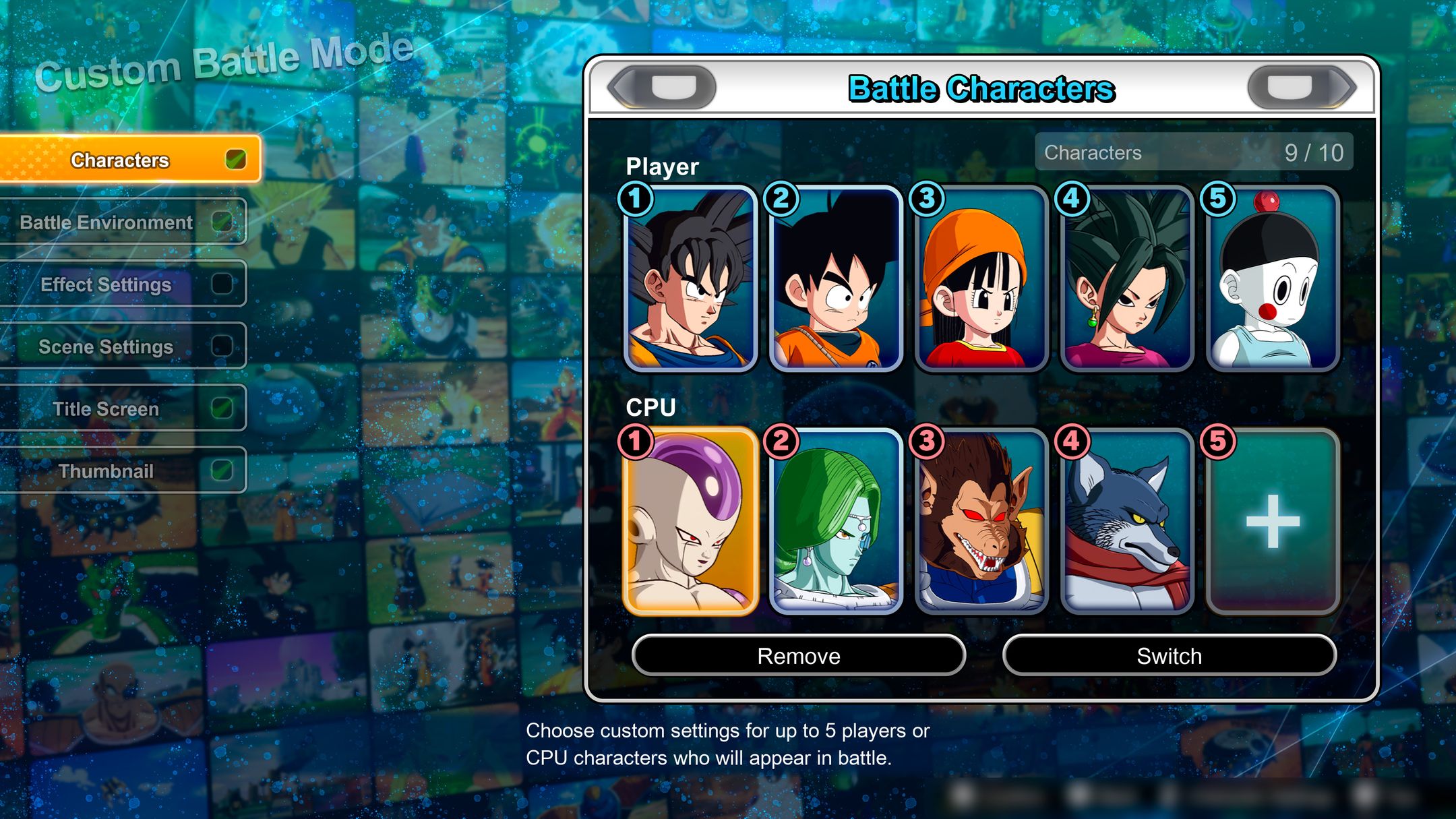Select the green-haired Zarbon CPU card
Screen dimensions: 1456x819
click(x=836, y=522)
